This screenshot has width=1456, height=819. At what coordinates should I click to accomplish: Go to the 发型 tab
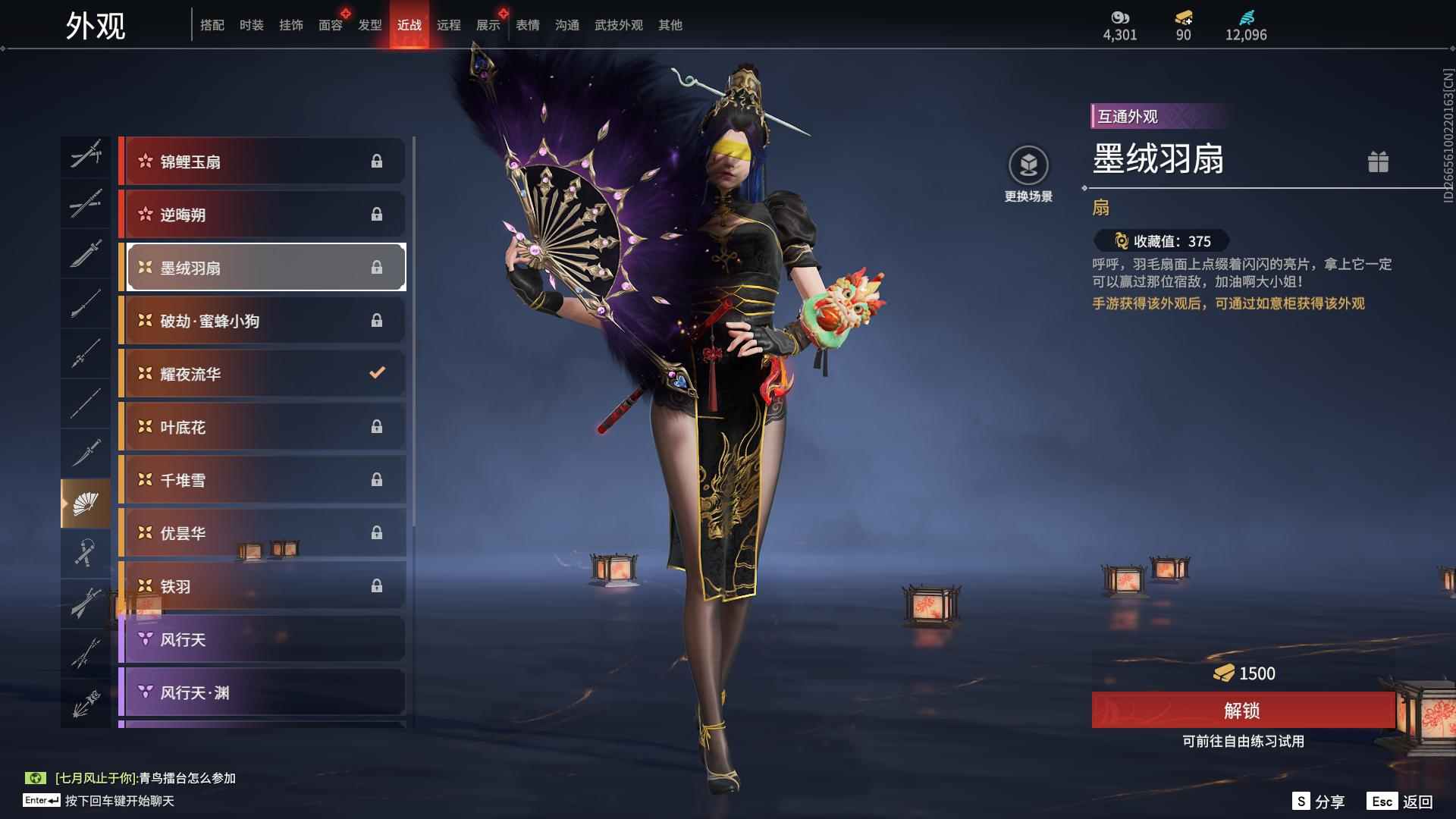369,25
